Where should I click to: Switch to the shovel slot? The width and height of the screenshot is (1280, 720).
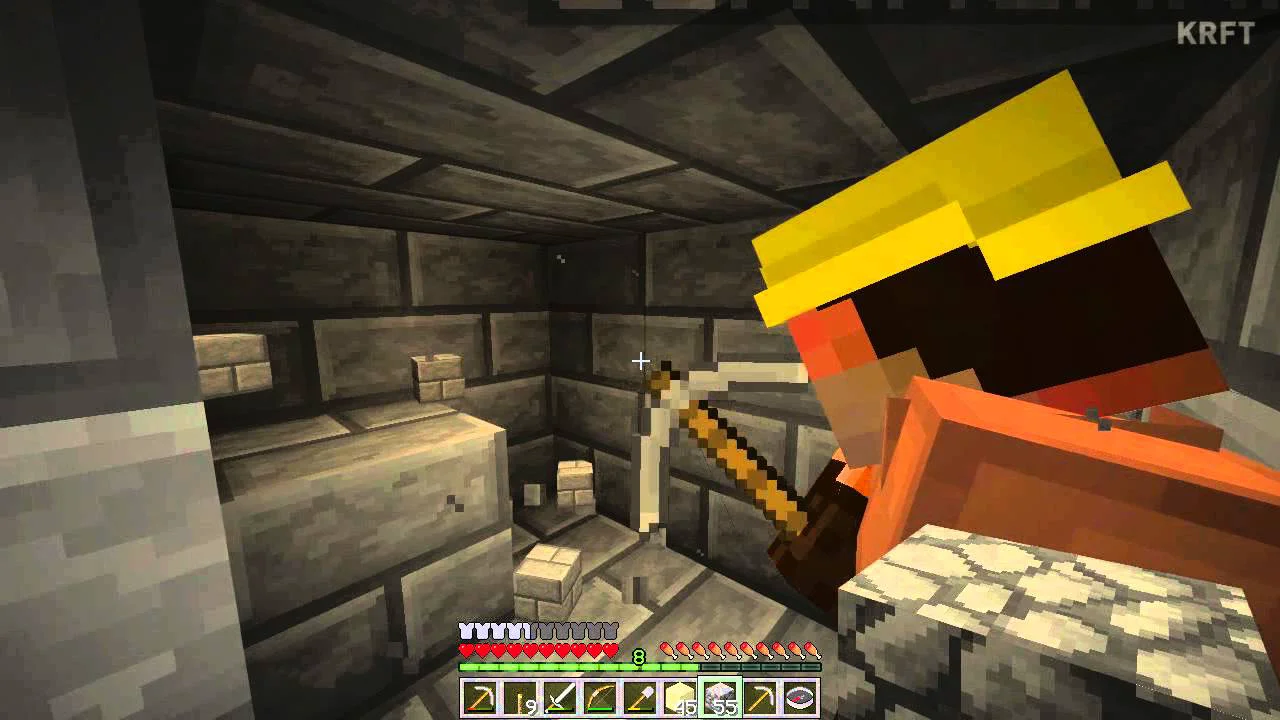[x=639, y=697]
